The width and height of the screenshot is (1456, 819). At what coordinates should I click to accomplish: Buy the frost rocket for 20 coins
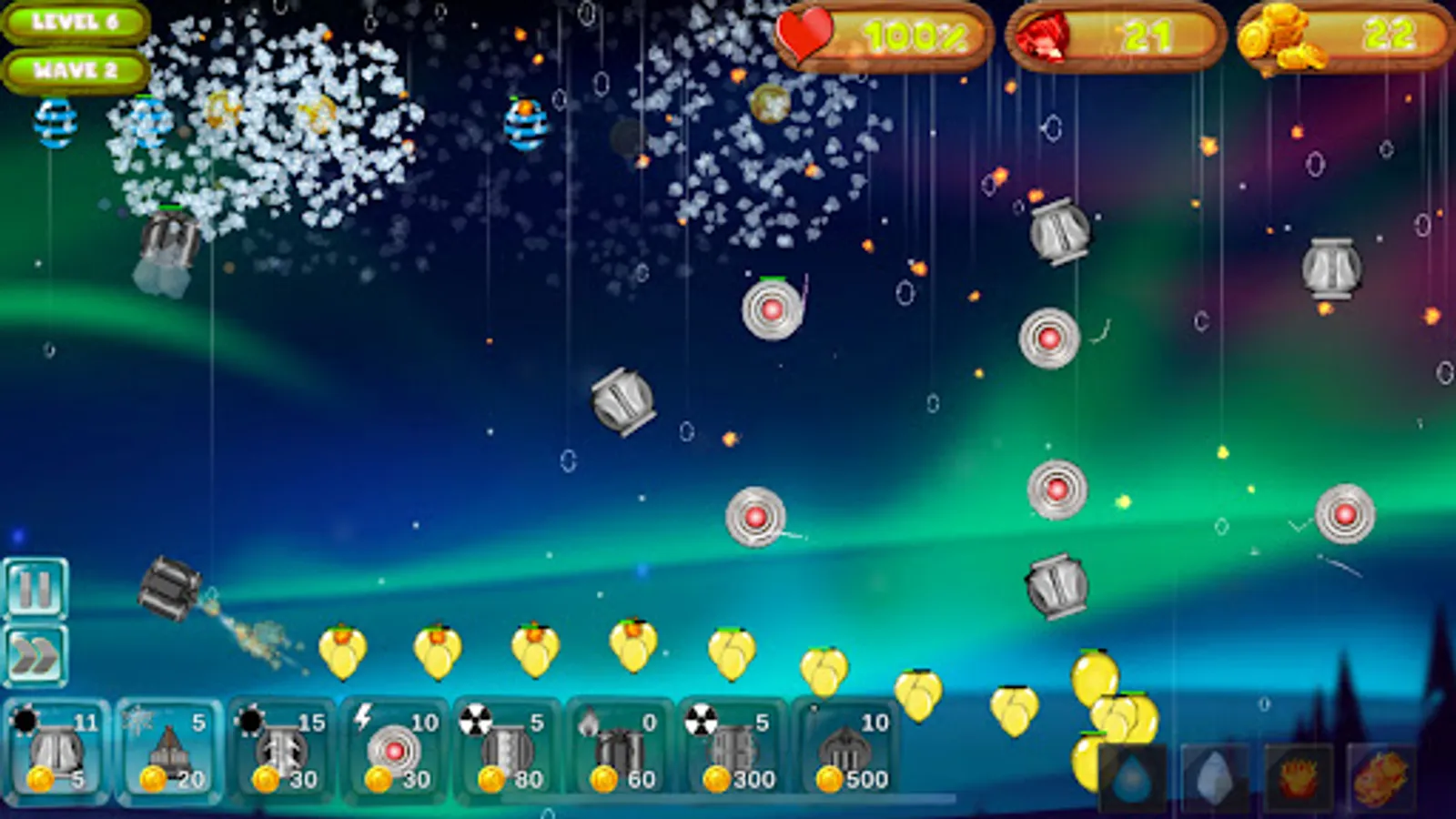pyautogui.click(x=168, y=755)
